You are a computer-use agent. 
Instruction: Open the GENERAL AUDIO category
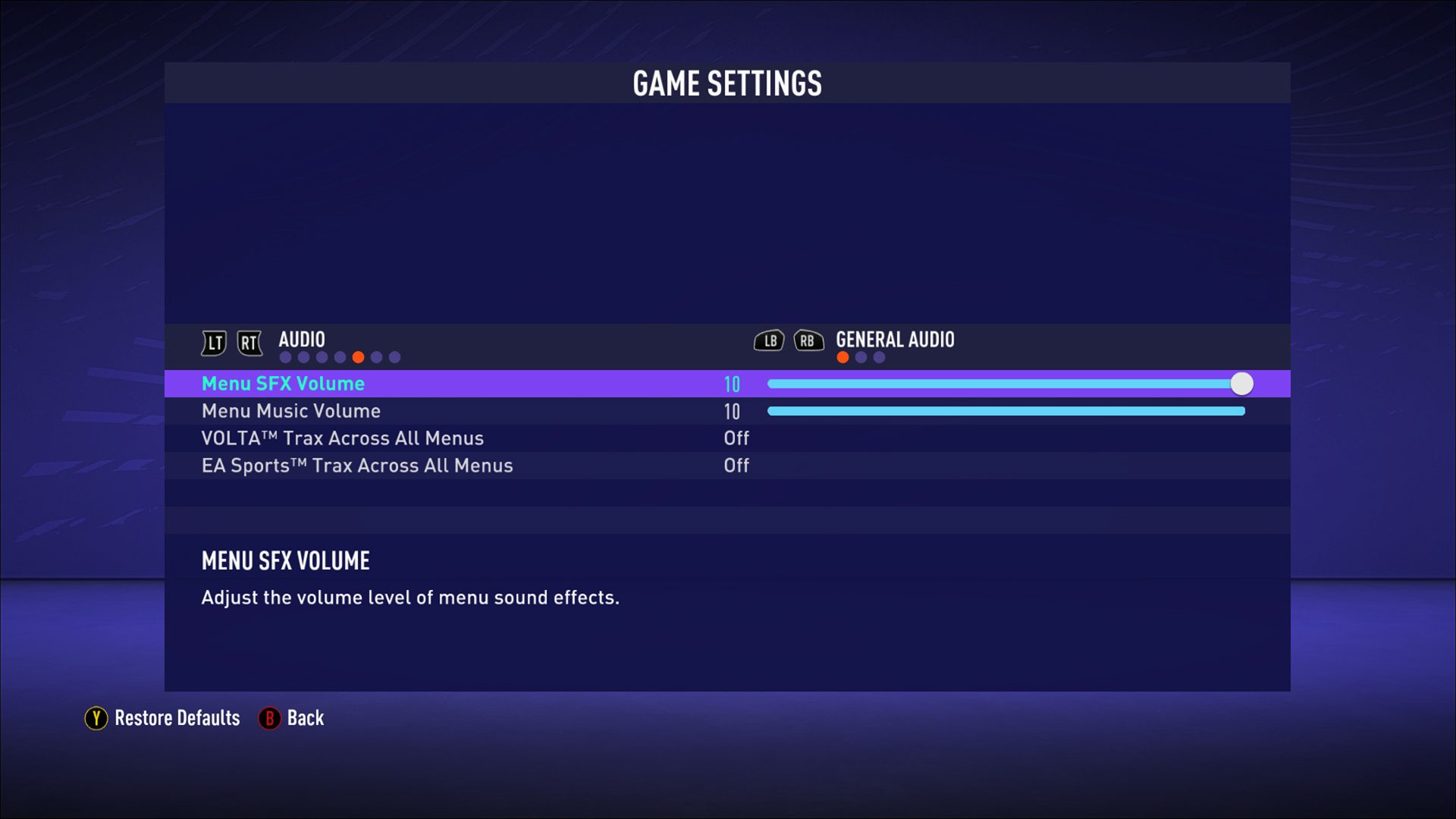point(895,340)
